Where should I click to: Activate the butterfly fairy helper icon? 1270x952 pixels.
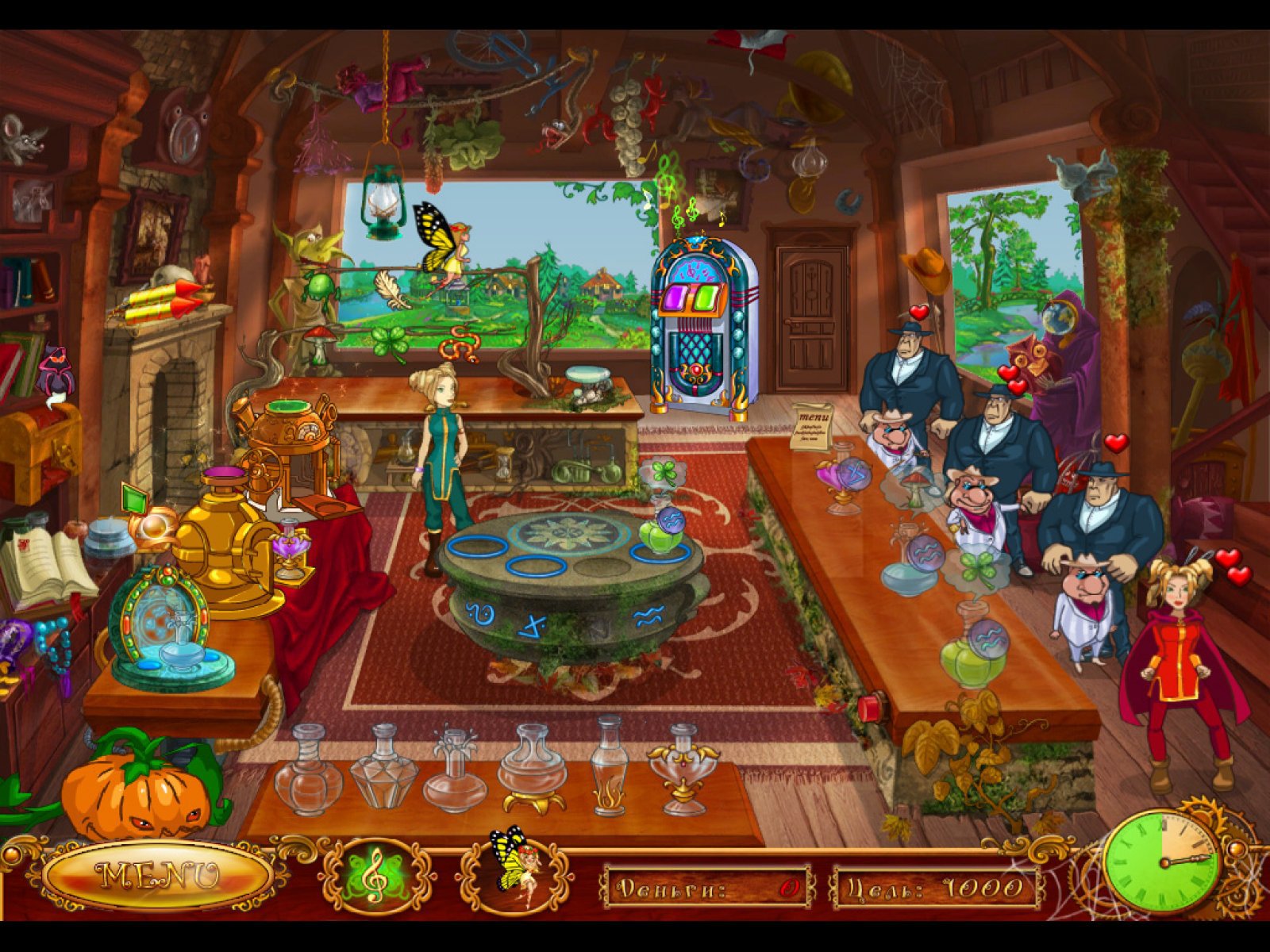(x=512, y=871)
